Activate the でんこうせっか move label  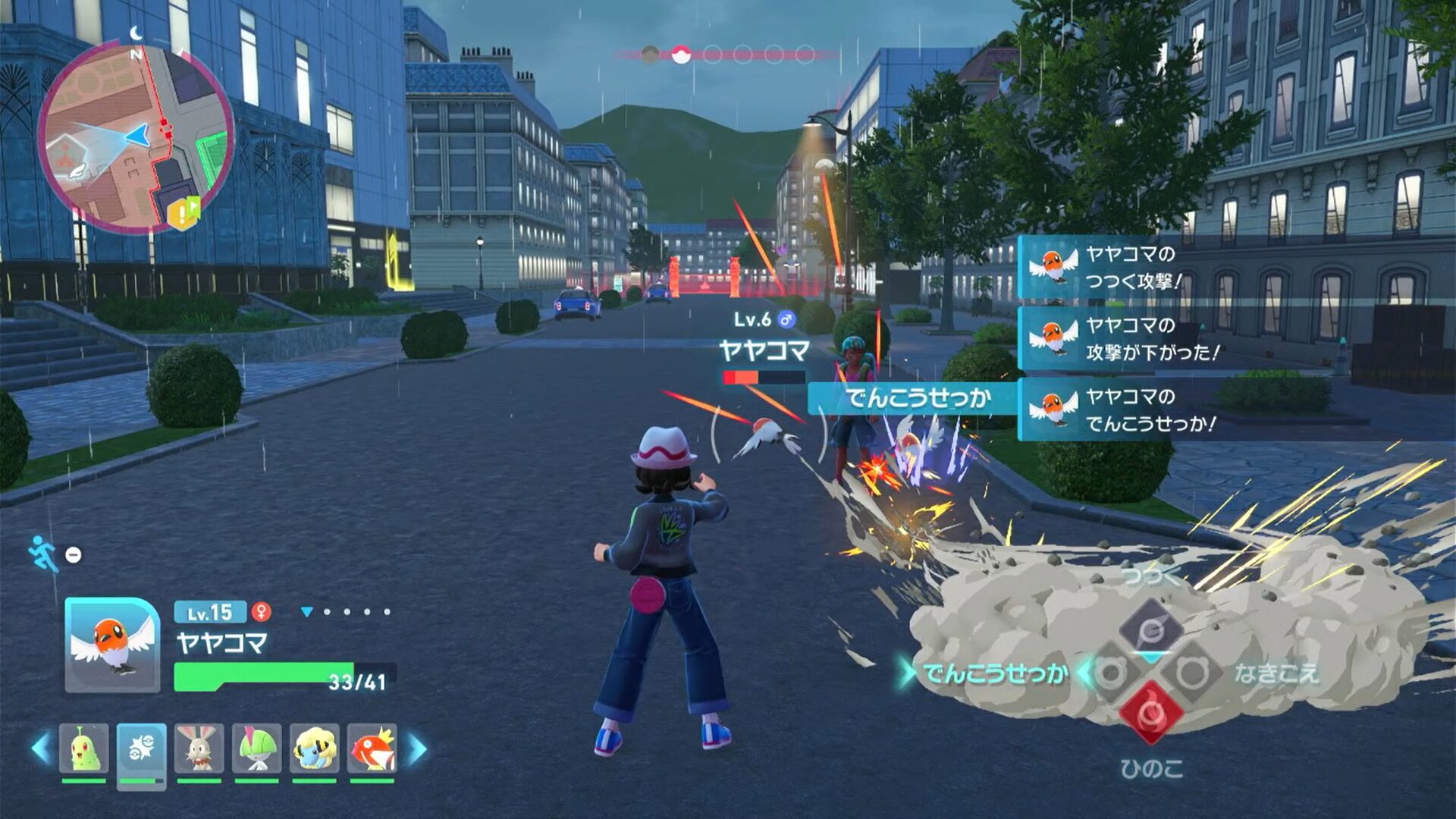[x=995, y=673]
